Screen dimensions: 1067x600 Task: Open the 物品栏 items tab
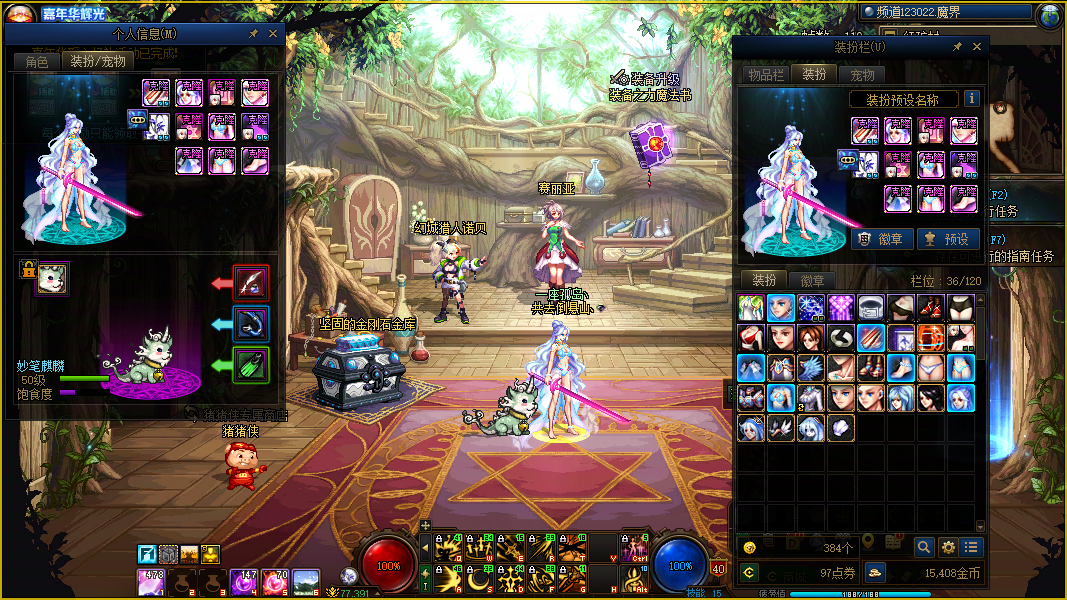coord(767,75)
